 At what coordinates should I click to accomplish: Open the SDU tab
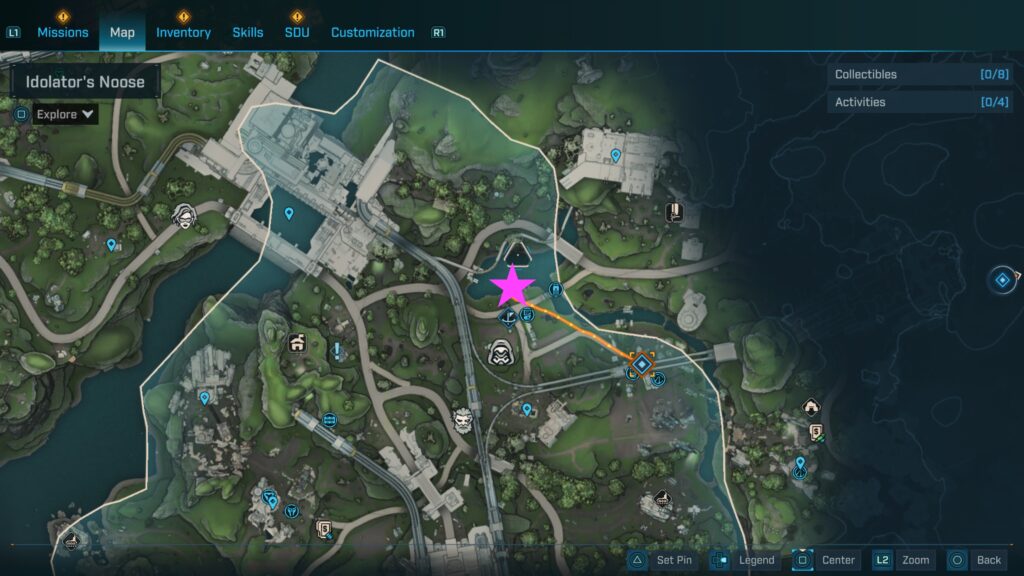tap(296, 32)
